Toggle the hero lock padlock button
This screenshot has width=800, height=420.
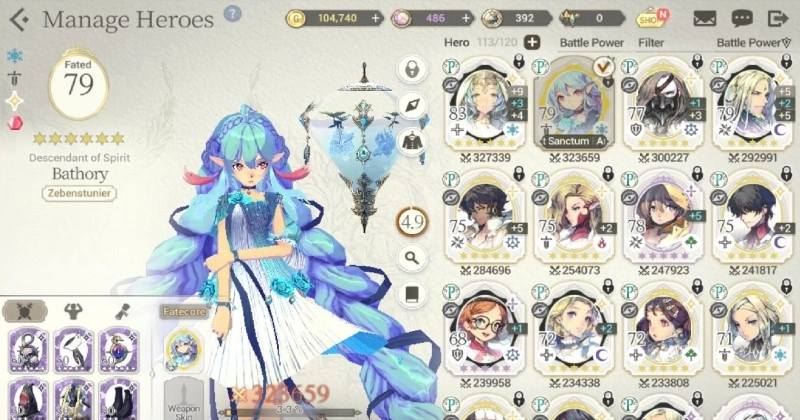point(412,69)
